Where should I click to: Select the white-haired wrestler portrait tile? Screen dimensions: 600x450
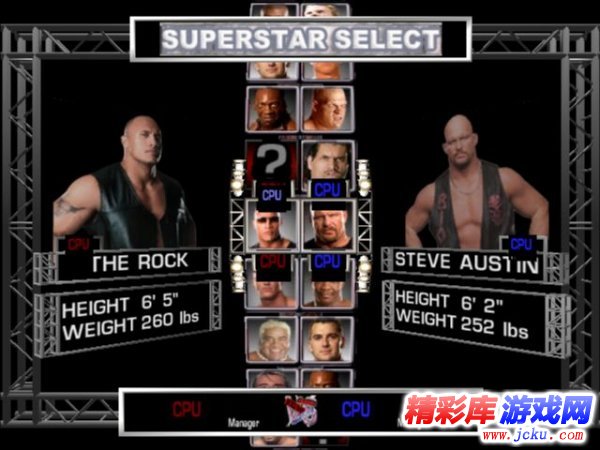[273, 340]
